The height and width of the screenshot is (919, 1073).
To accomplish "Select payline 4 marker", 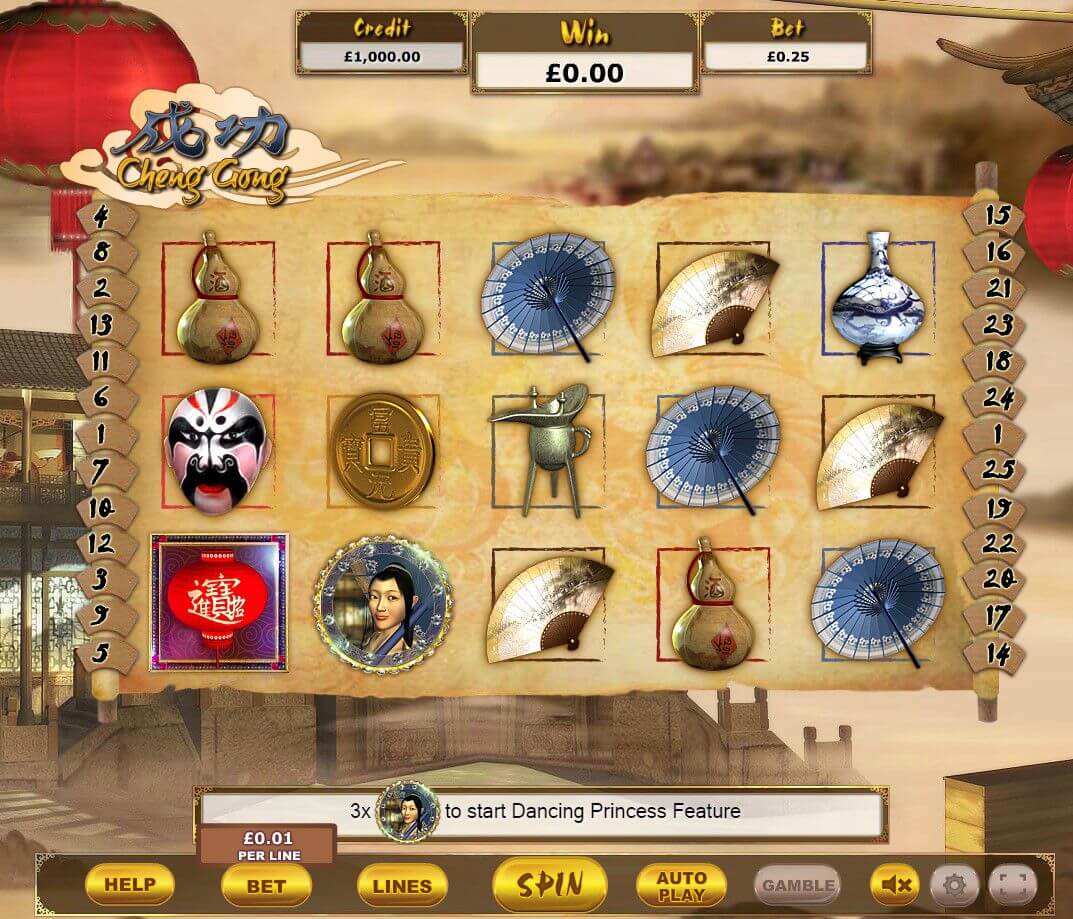I will pos(102,215).
